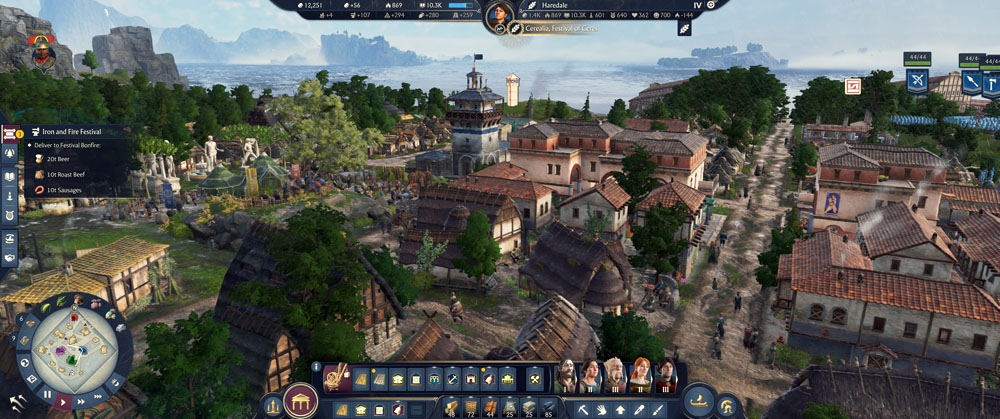
Task: Select the first bearded citizen tier portrait
Action: 566,377
